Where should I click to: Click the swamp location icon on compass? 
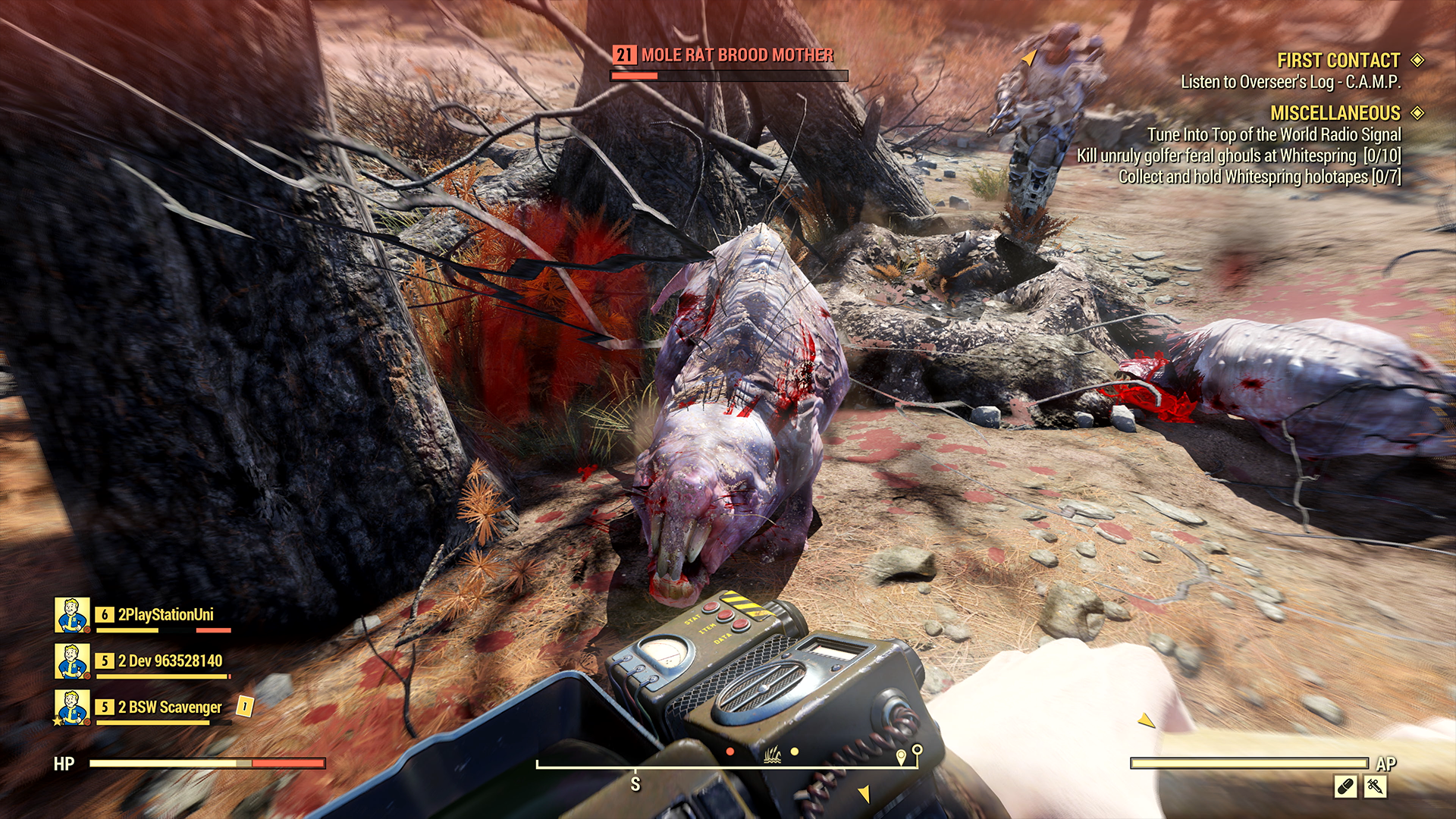click(772, 755)
